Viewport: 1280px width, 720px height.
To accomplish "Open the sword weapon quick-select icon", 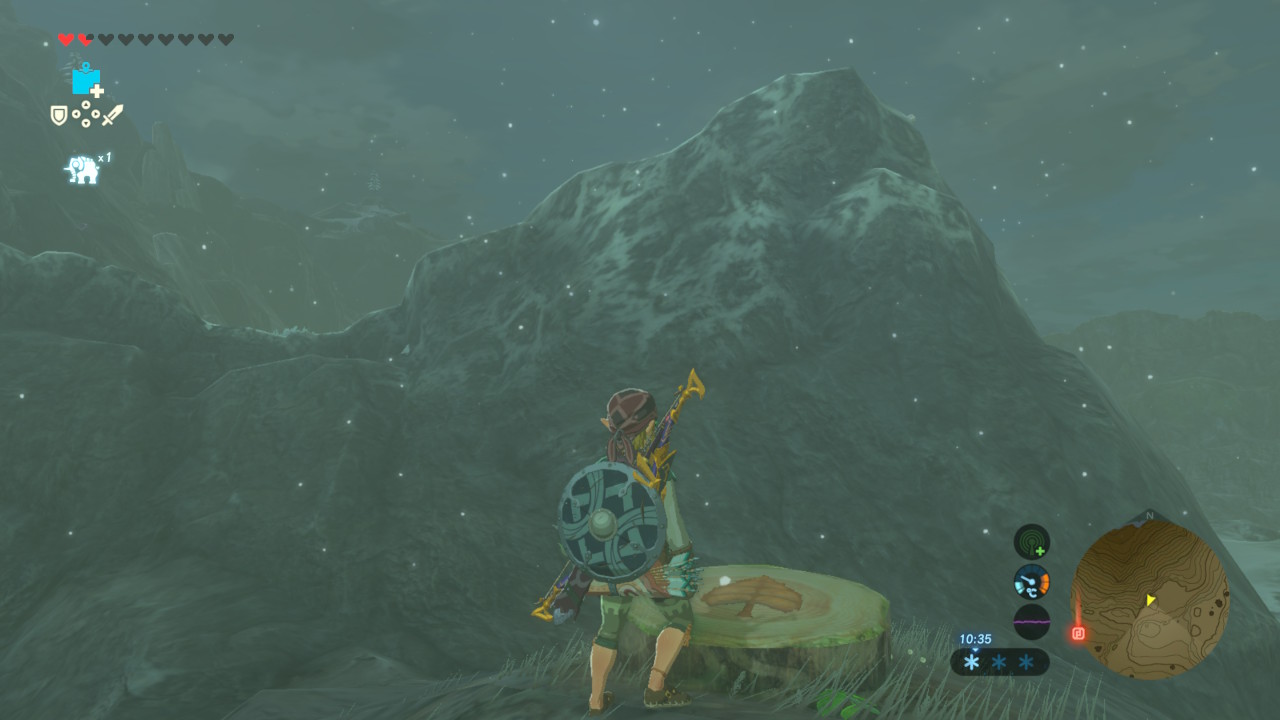I will point(112,115).
